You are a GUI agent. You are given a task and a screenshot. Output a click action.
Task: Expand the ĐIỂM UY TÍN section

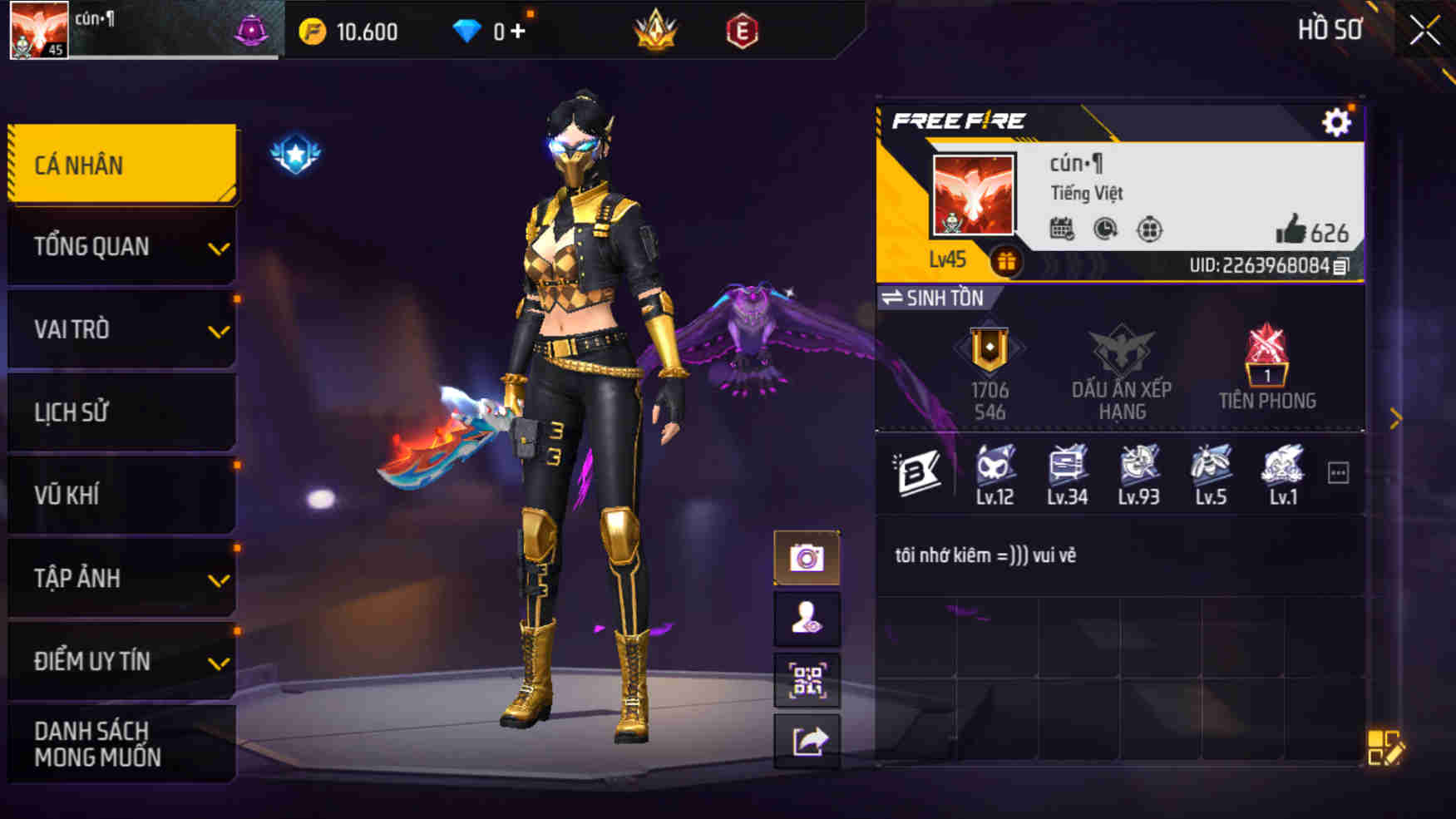(121, 662)
